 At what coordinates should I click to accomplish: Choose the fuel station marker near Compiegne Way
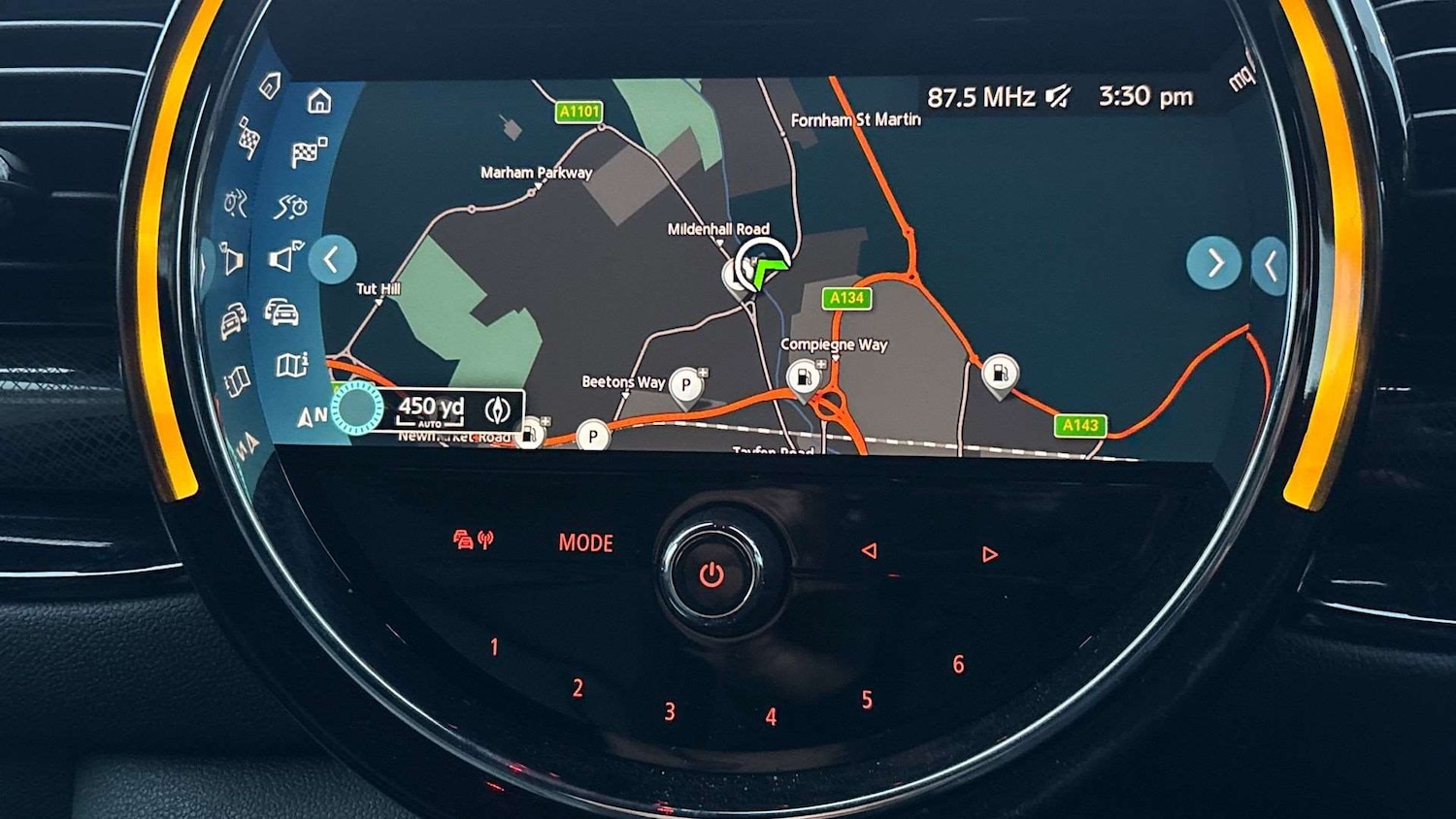pyautogui.click(x=804, y=377)
